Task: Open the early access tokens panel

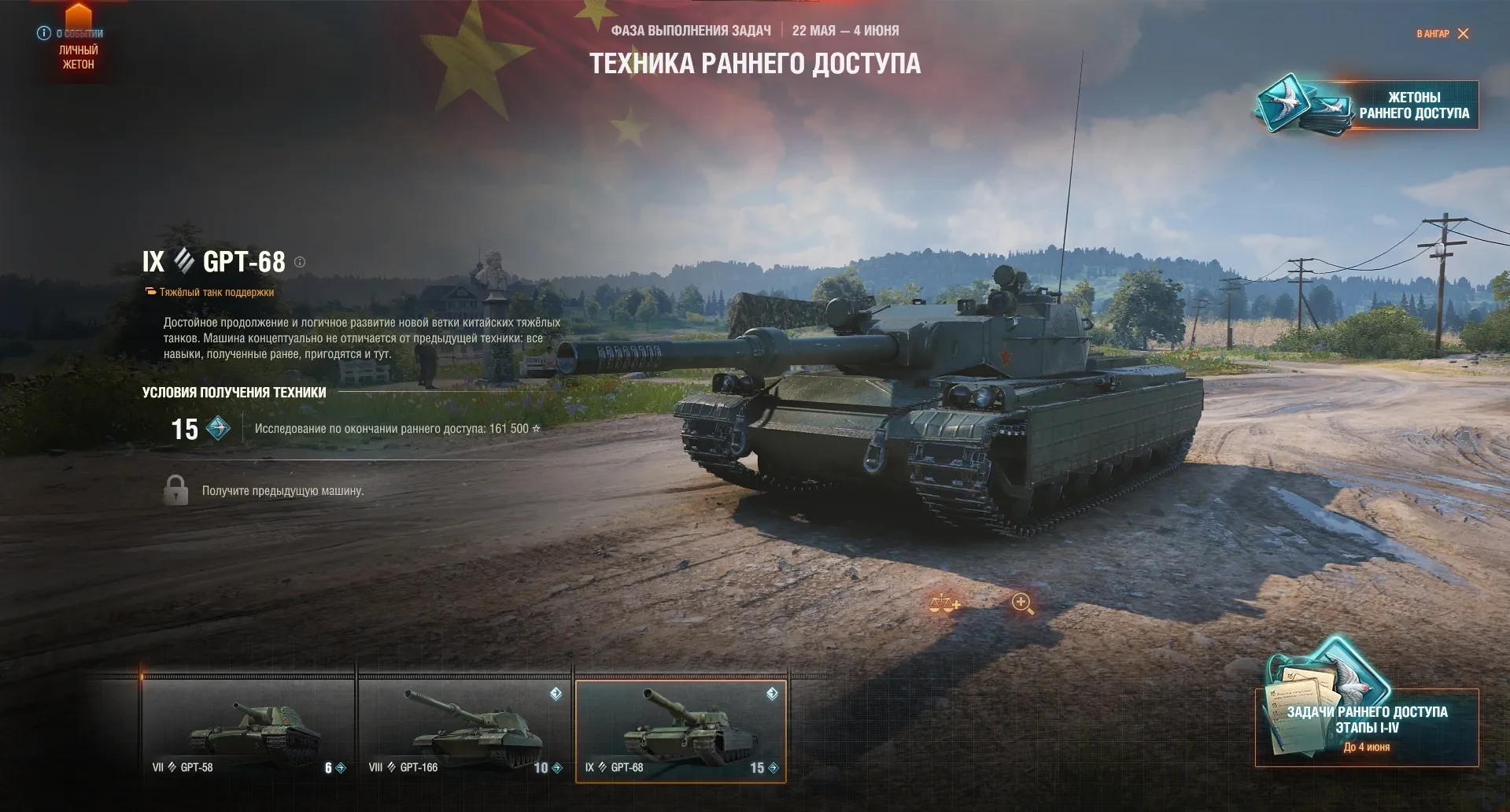Action: pyautogui.click(x=1368, y=105)
